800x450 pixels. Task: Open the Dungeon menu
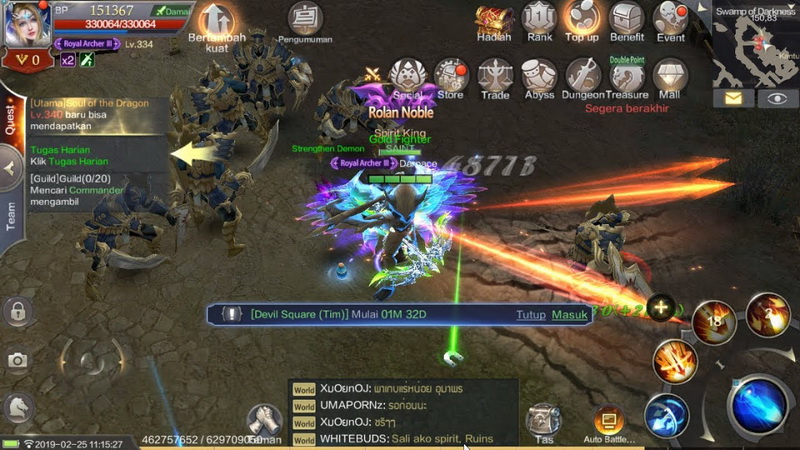(x=583, y=76)
